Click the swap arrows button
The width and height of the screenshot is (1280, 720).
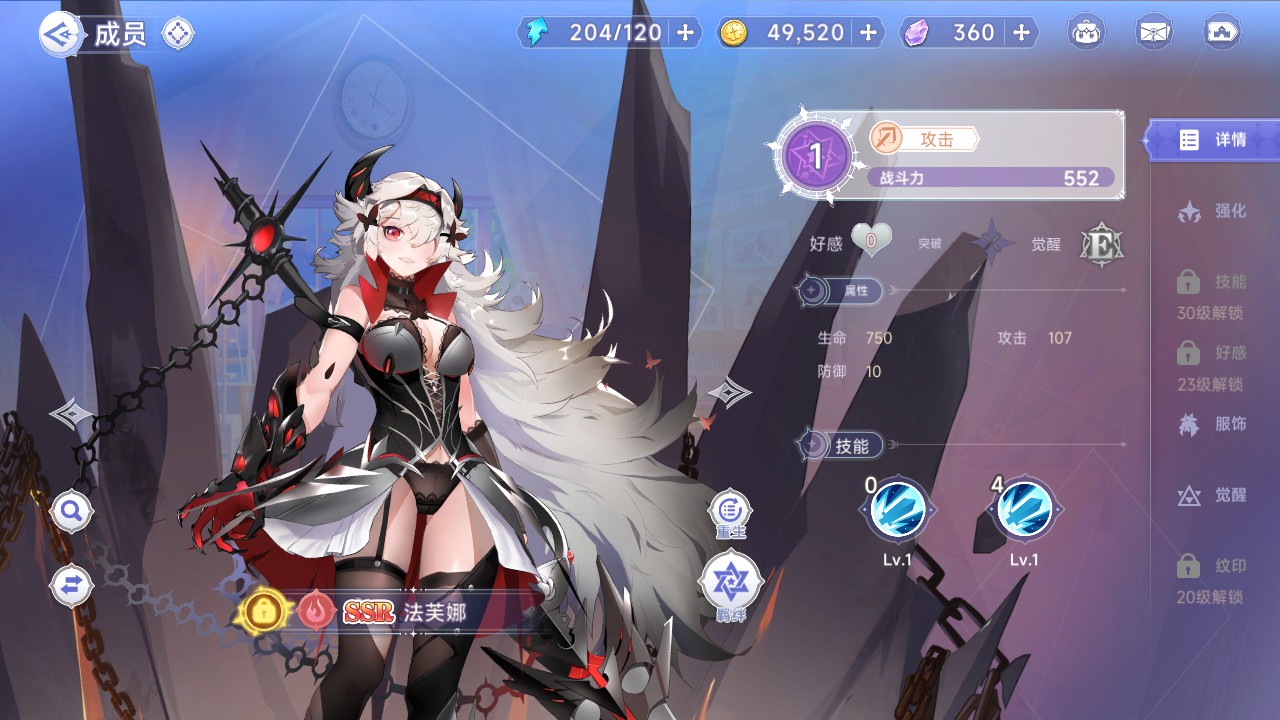72,586
